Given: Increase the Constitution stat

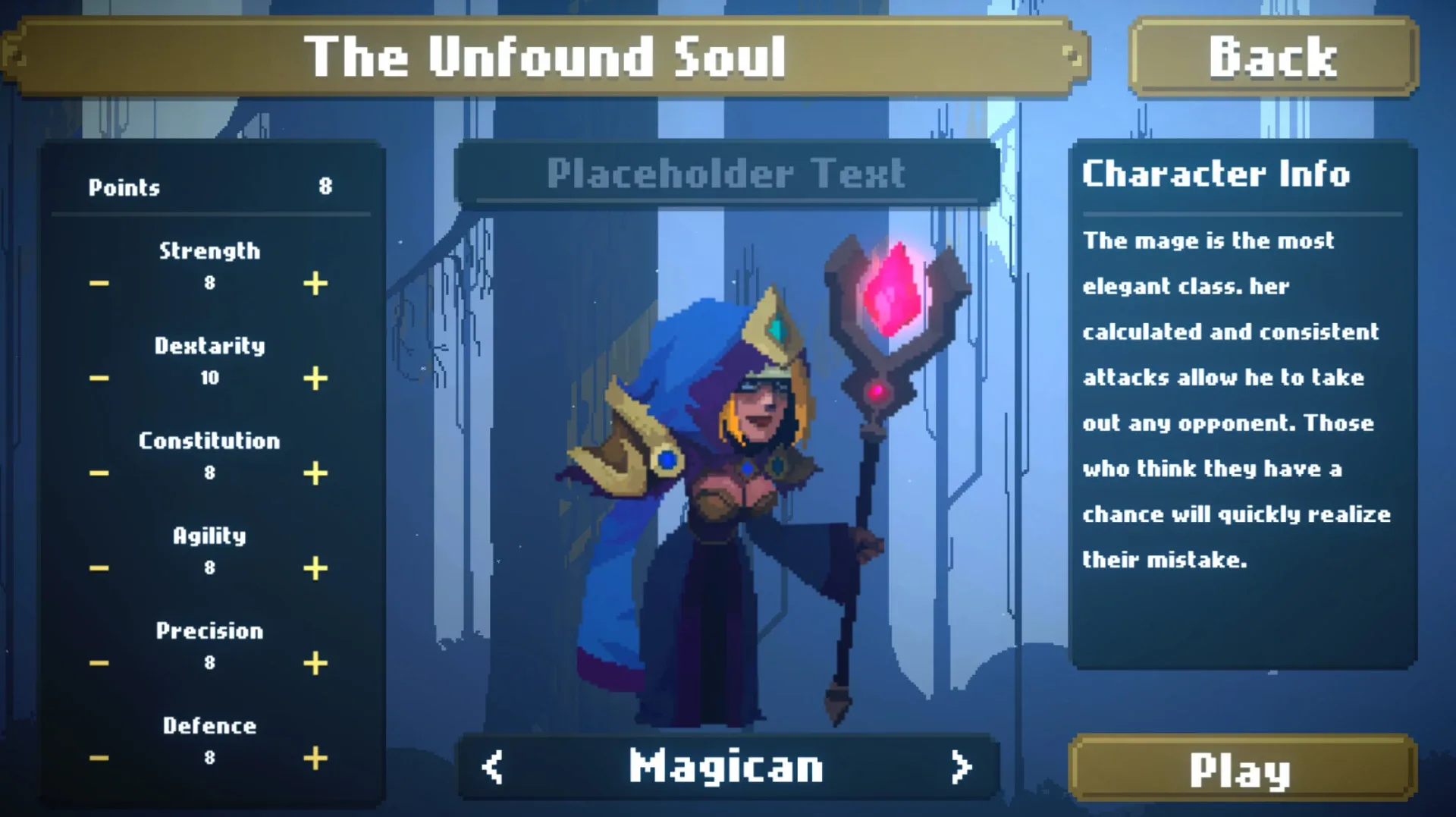Looking at the screenshot, I should (x=315, y=472).
